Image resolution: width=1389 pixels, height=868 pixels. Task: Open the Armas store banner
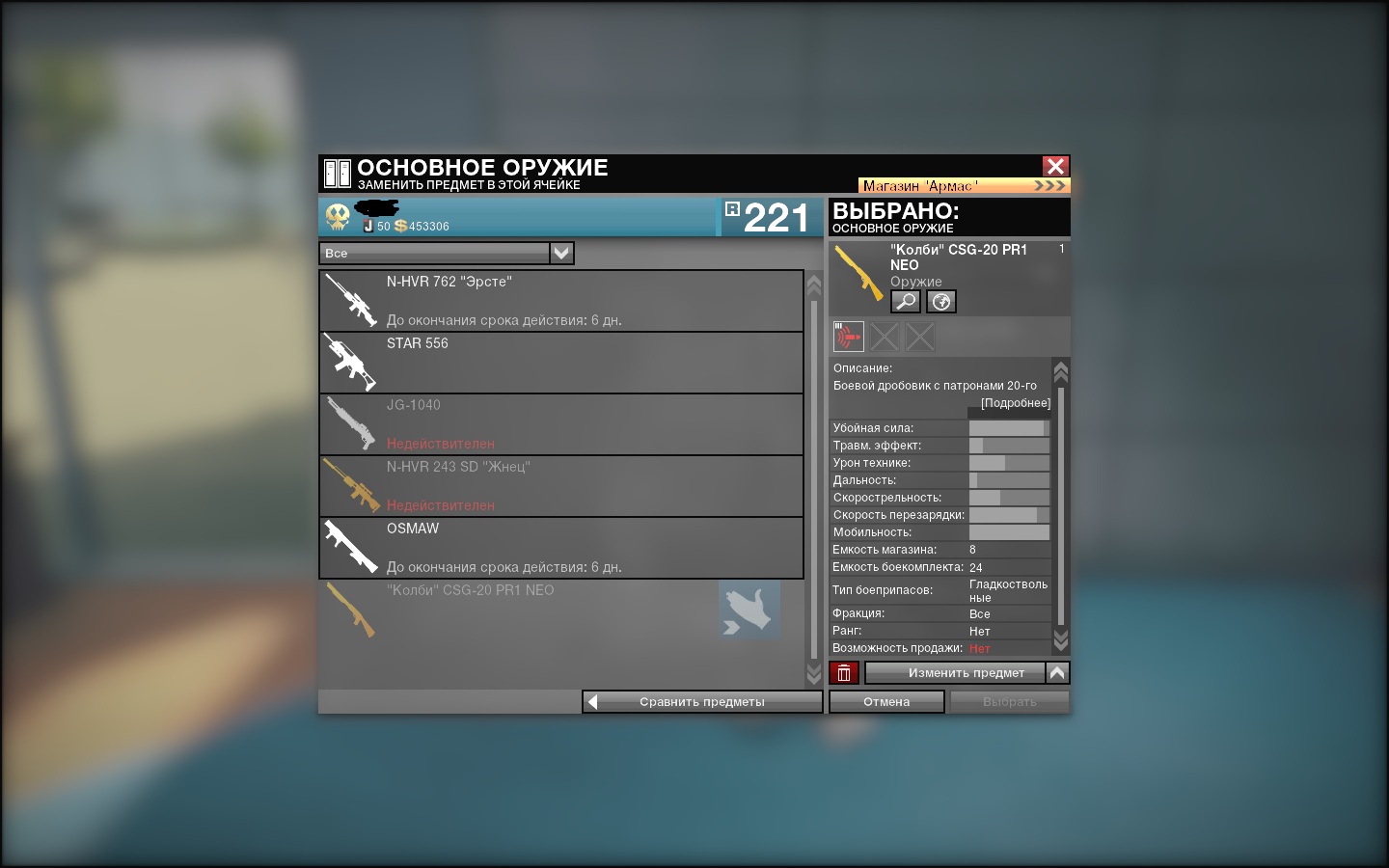pyautogui.click(x=964, y=185)
